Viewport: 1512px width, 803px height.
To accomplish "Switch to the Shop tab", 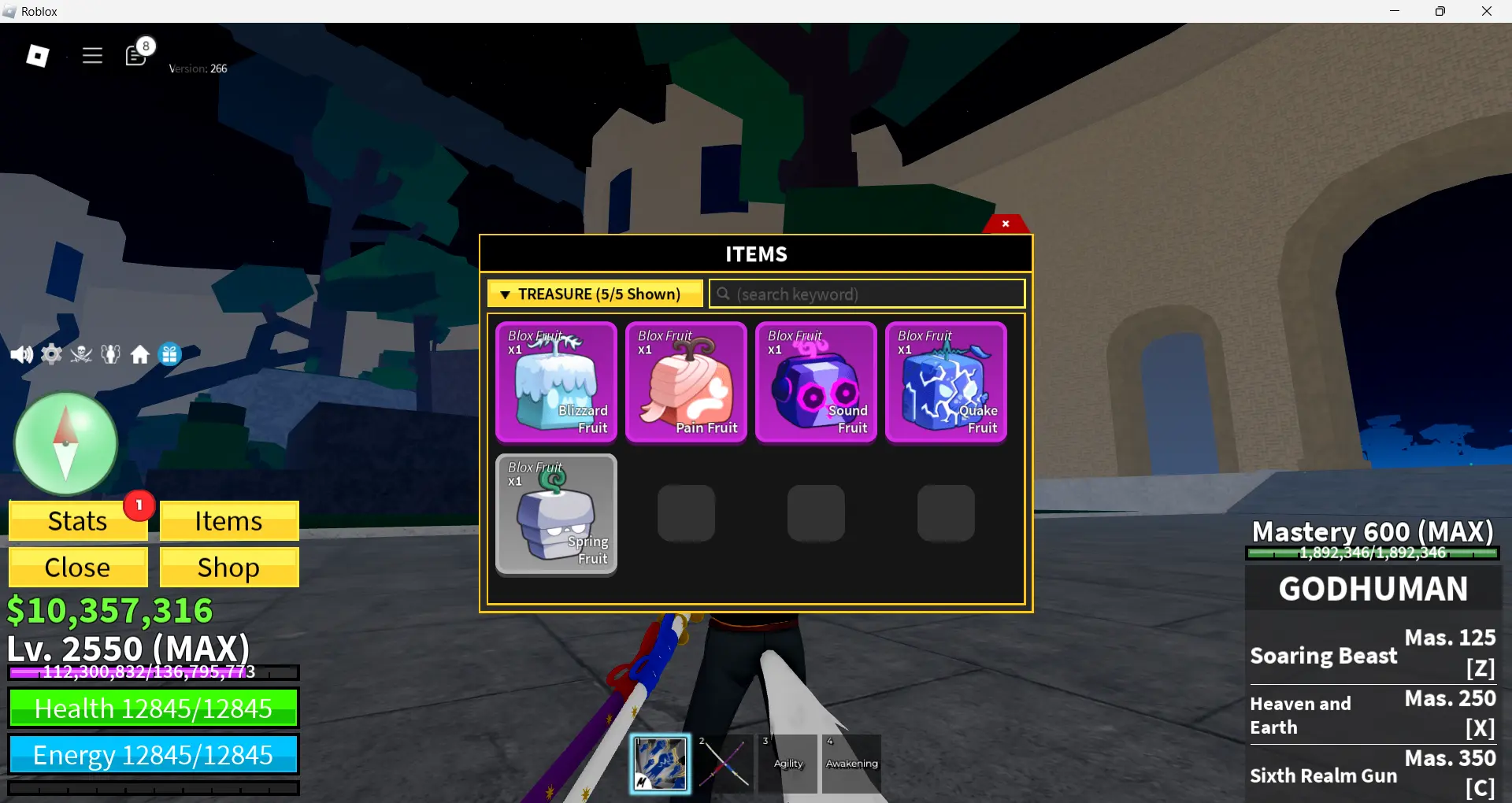I will [x=228, y=567].
